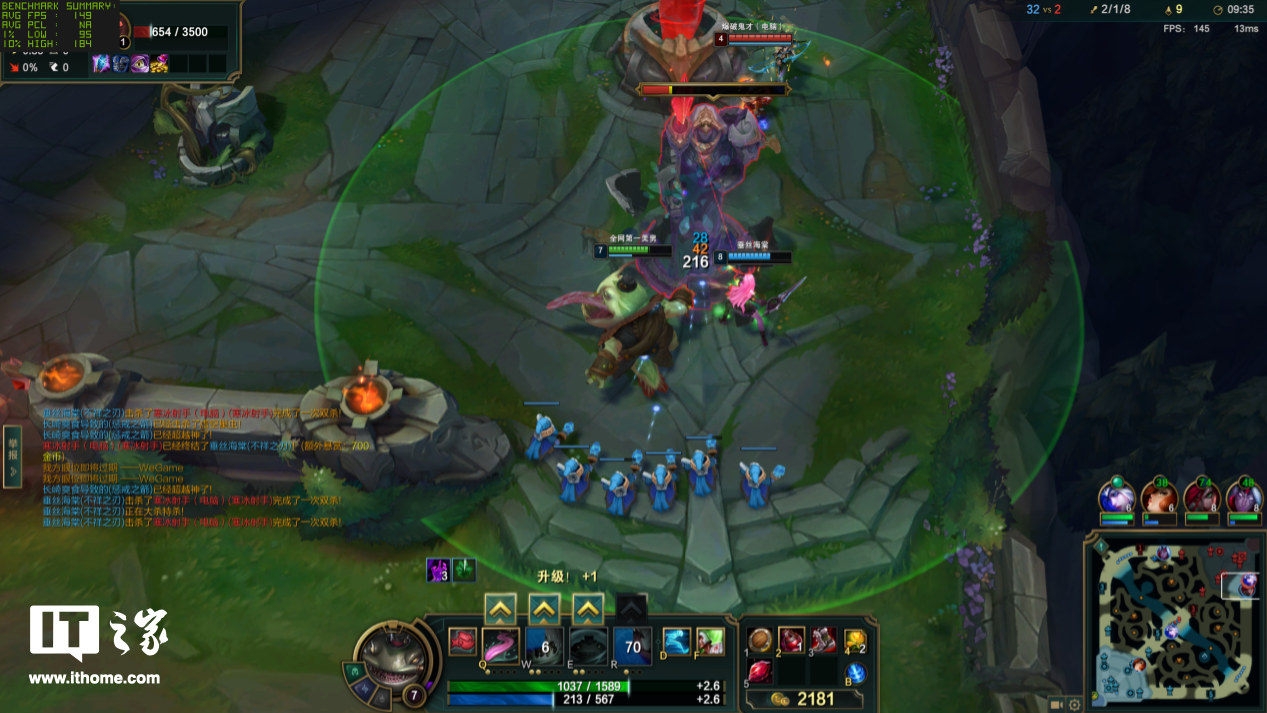
Task: Activate the blue Recall button
Action: pyautogui.click(x=855, y=673)
